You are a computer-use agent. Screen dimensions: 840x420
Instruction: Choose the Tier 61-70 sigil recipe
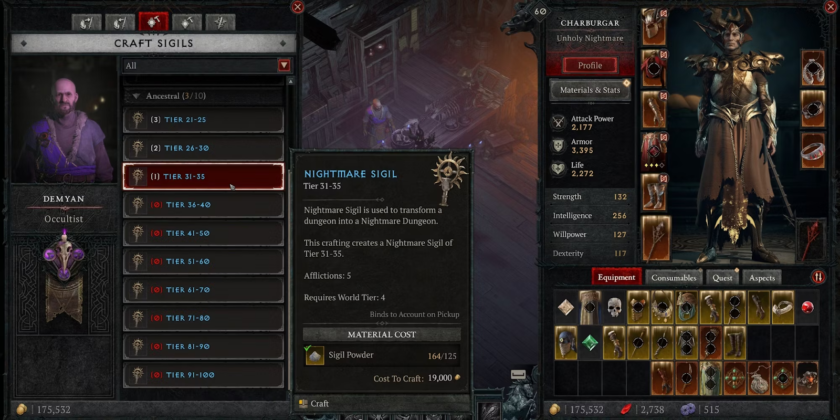[203, 291]
